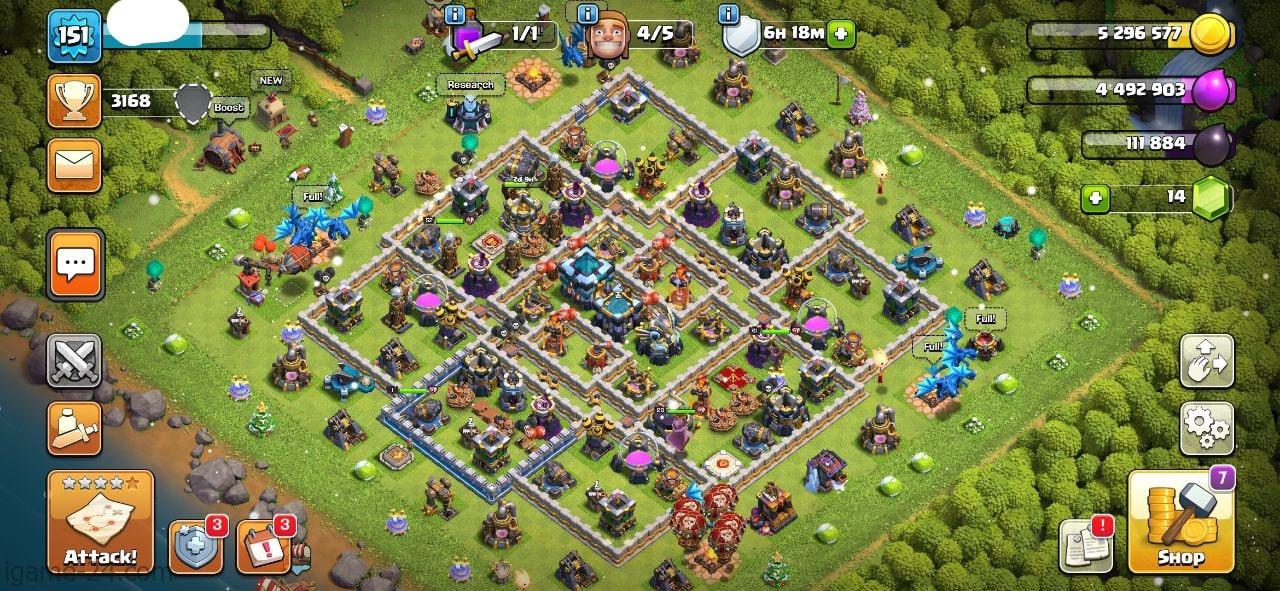
Task: Open the events calendar icon
Action: click(x=263, y=546)
